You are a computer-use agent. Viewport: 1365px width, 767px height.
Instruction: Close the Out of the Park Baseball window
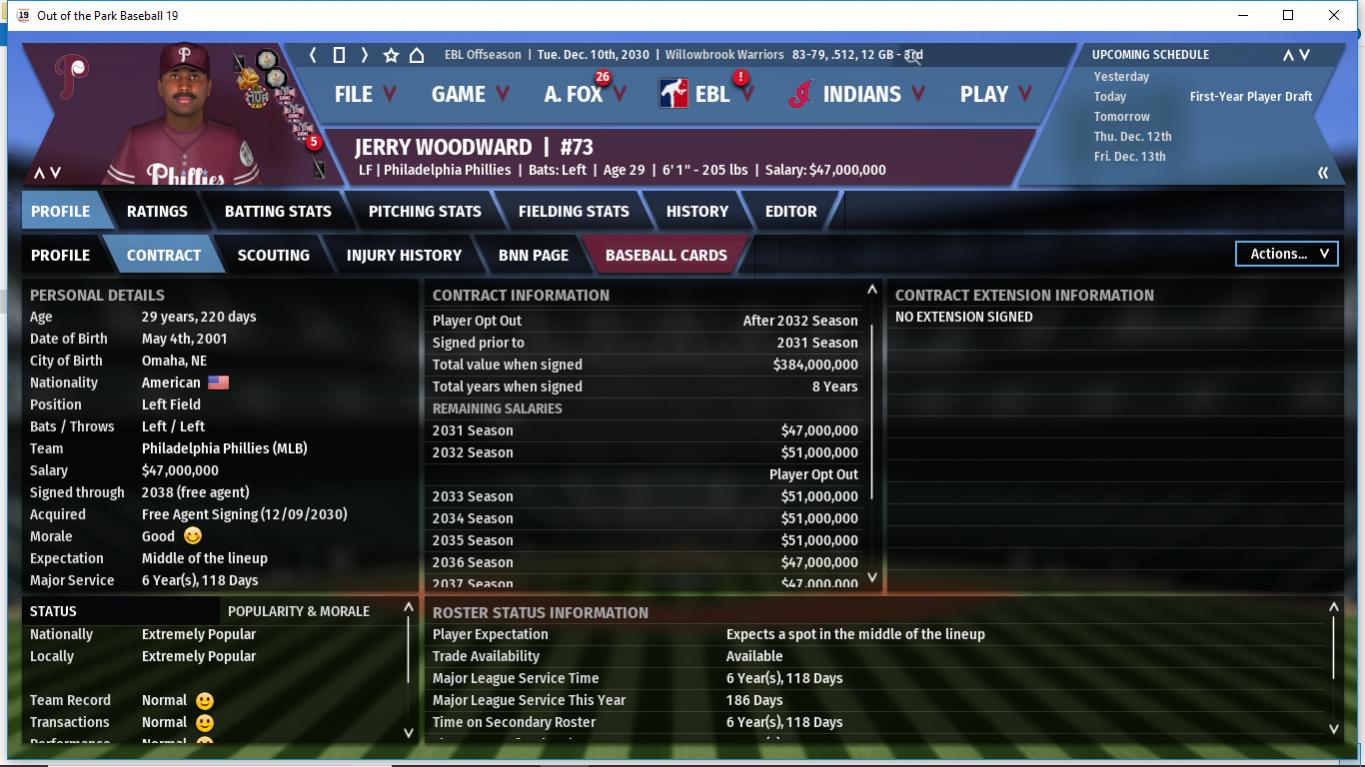(x=1334, y=15)
